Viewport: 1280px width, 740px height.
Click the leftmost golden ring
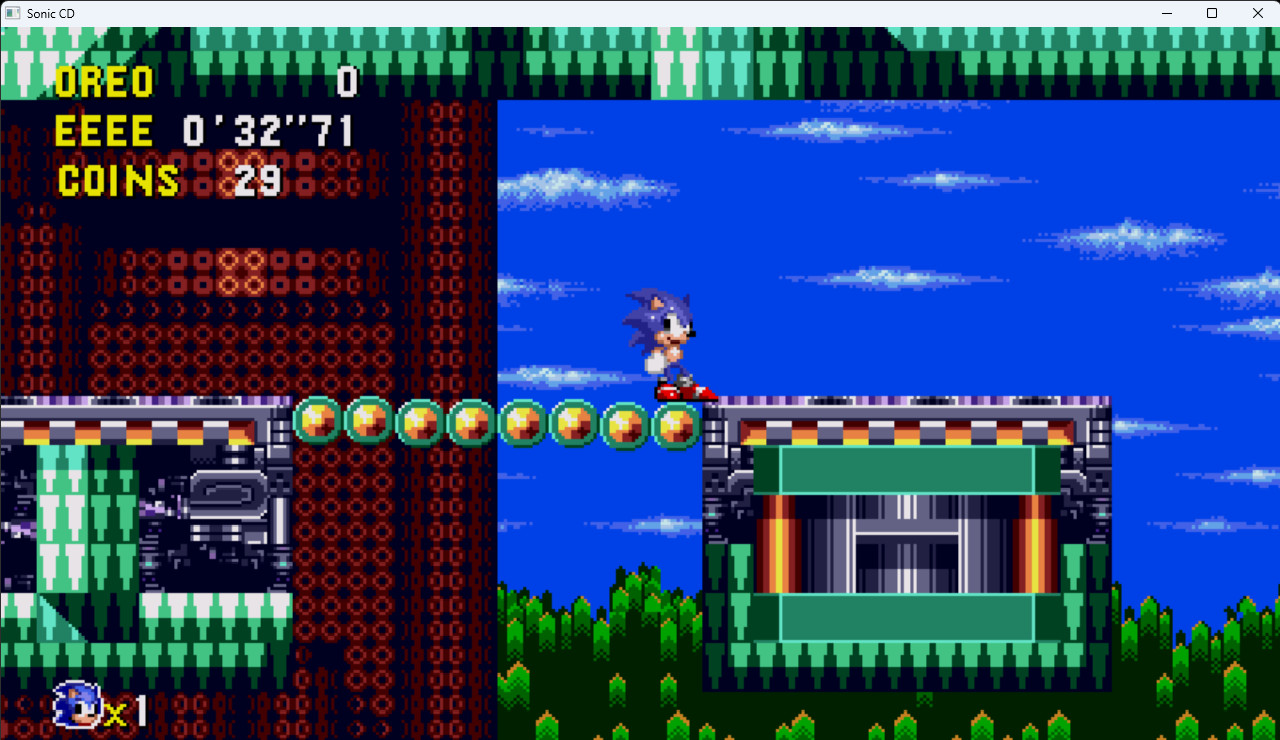317,421
